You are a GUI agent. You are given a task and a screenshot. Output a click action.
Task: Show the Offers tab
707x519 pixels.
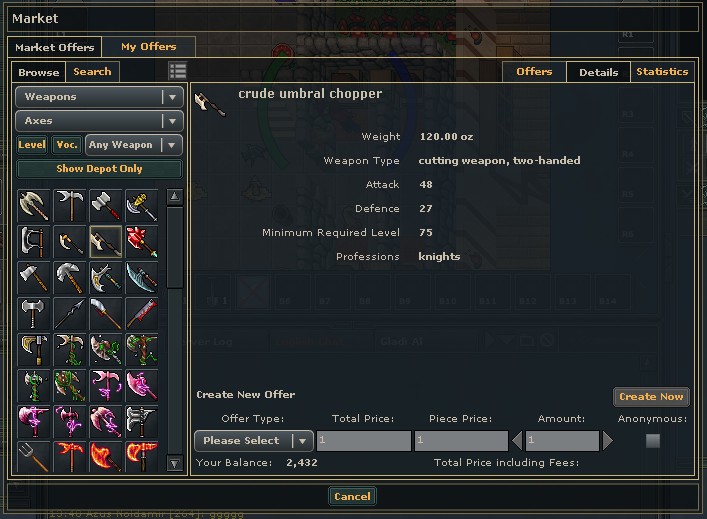[x=534, y=72]
